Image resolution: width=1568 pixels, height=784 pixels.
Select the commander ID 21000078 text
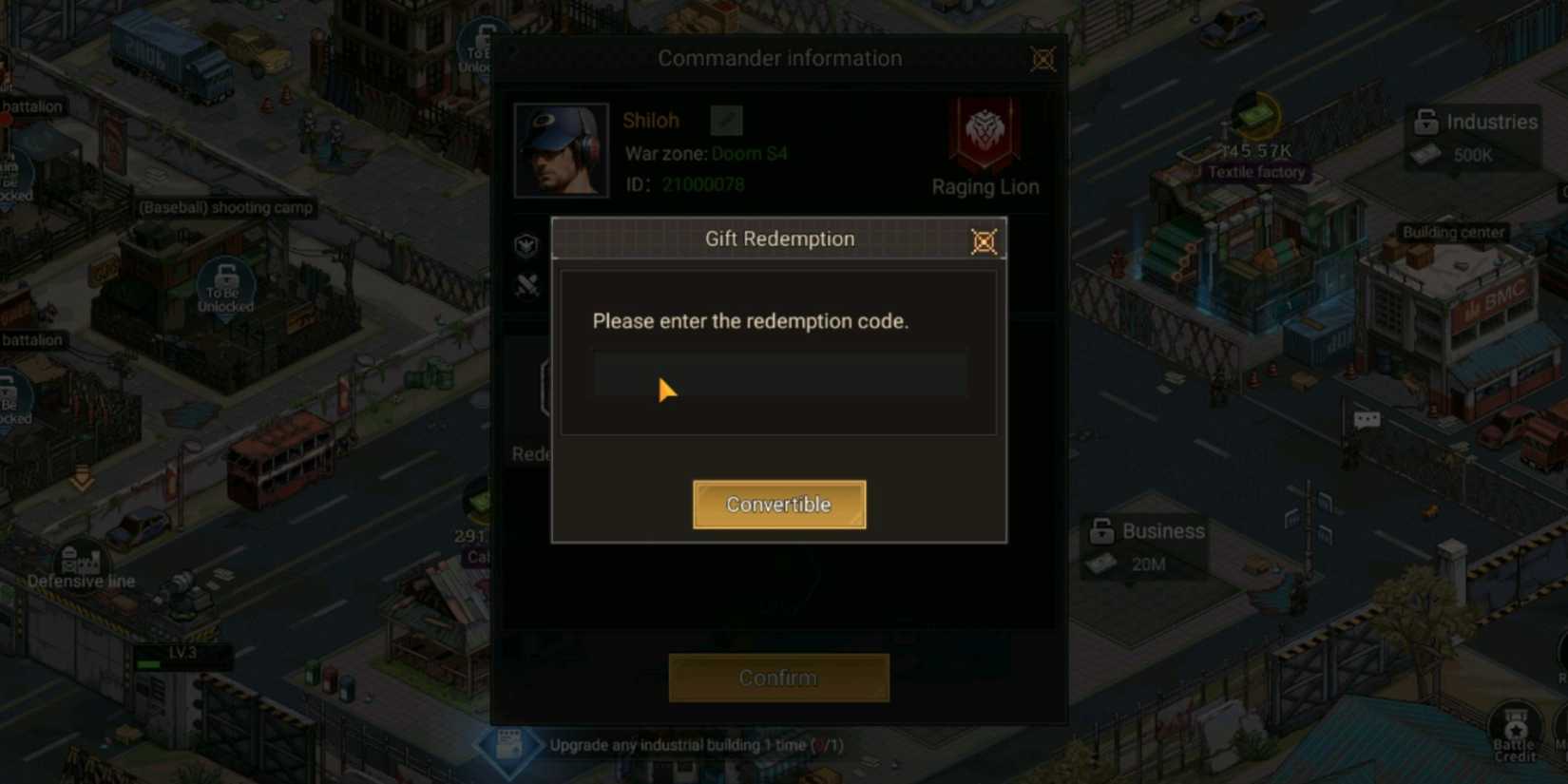coord(703,185)
